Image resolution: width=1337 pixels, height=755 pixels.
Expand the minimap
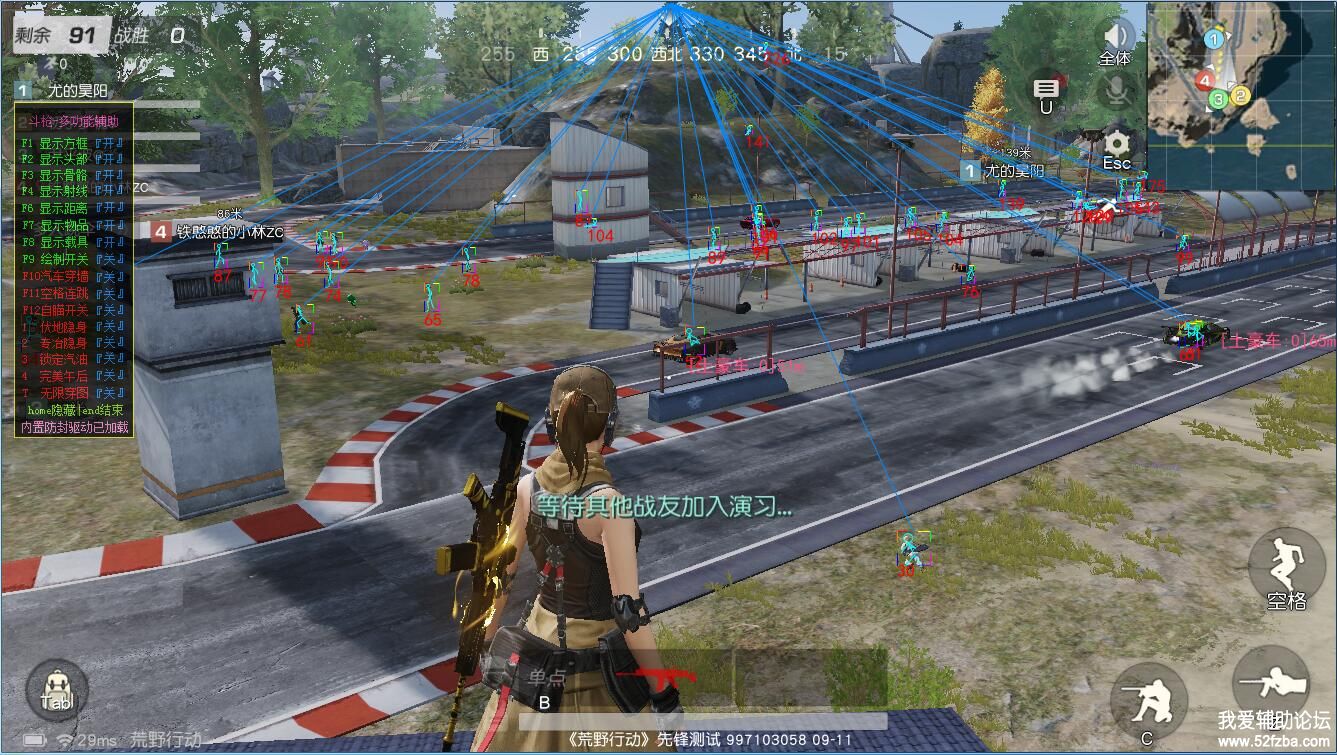pos(1240,95)
